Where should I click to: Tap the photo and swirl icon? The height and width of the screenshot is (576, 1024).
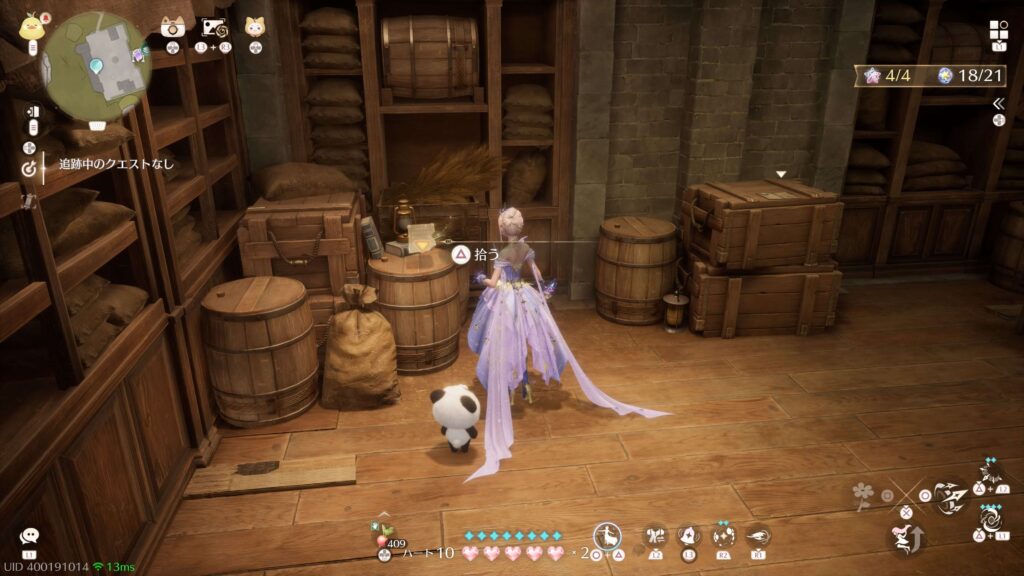pos(217,27)
